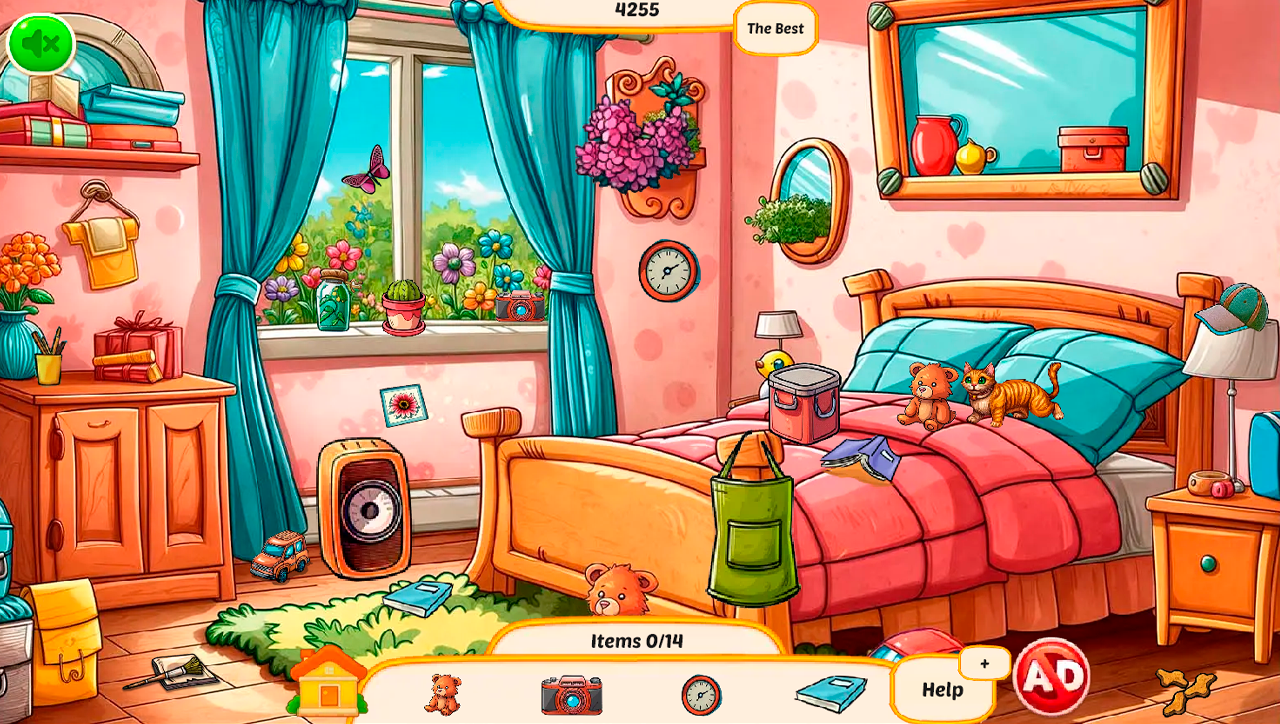This screenshot has height=724, width=1280.
Task: Check the 4255 score display
Action: point(636,10)
